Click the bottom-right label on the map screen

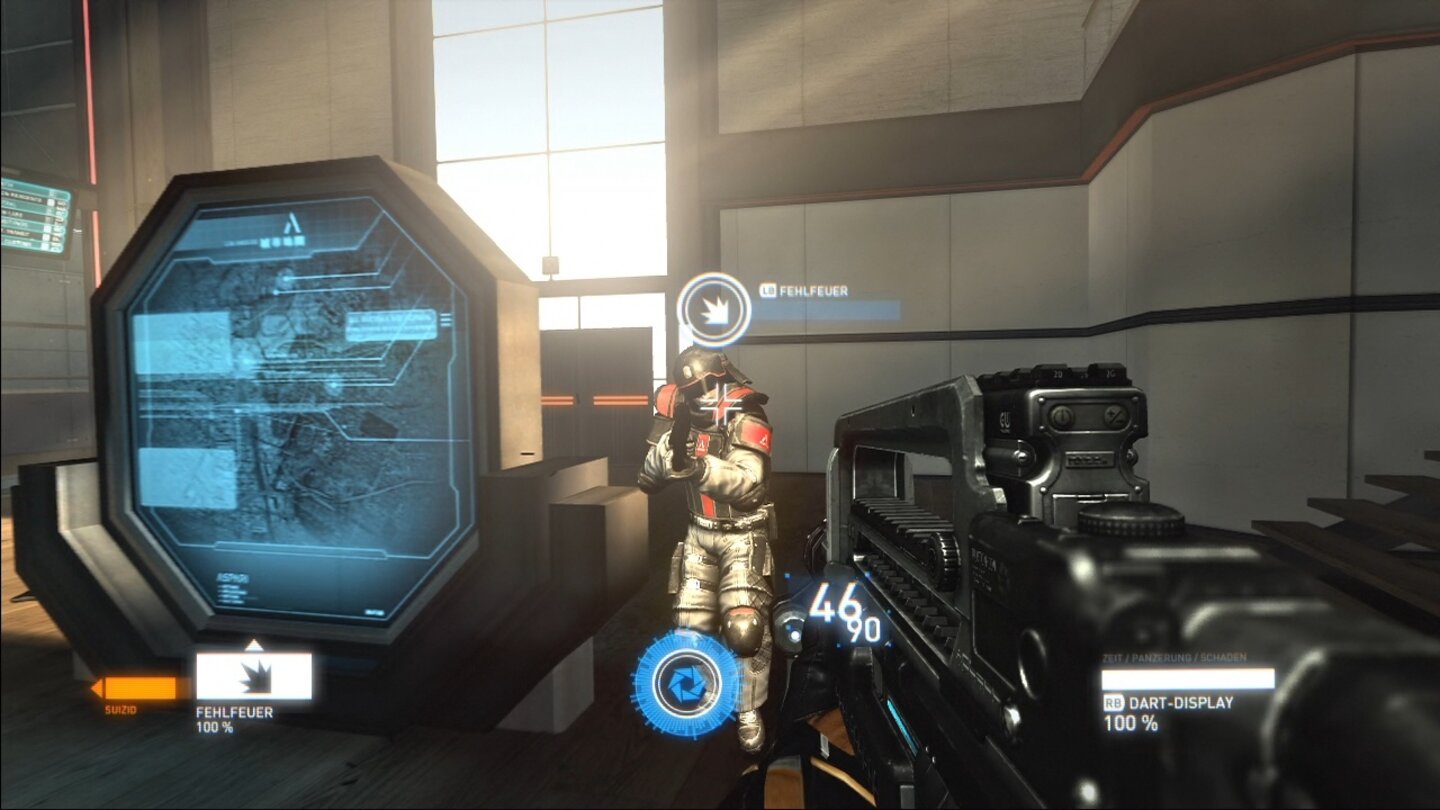375,612
